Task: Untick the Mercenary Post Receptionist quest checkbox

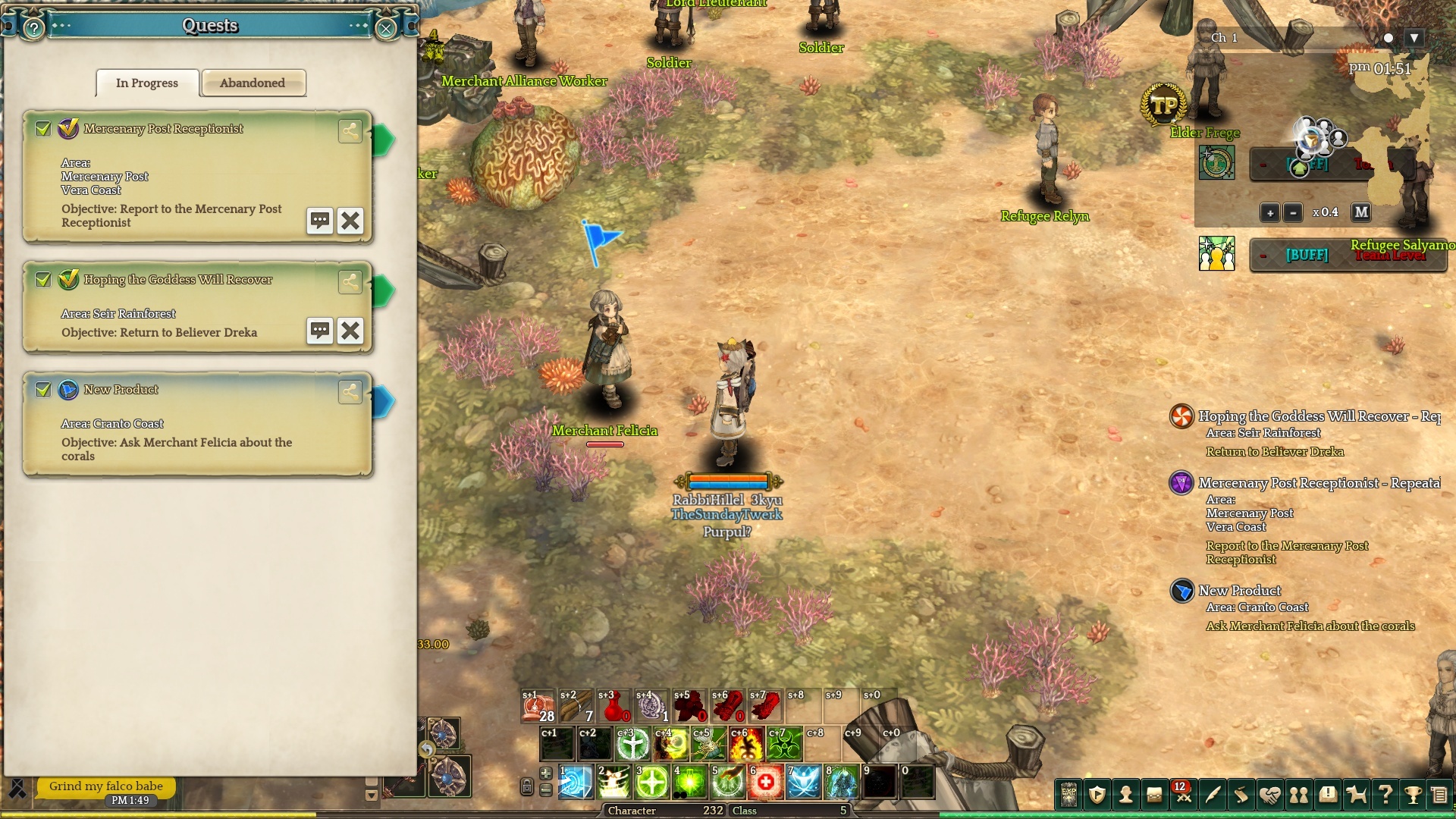Action: tap(43, 129)
